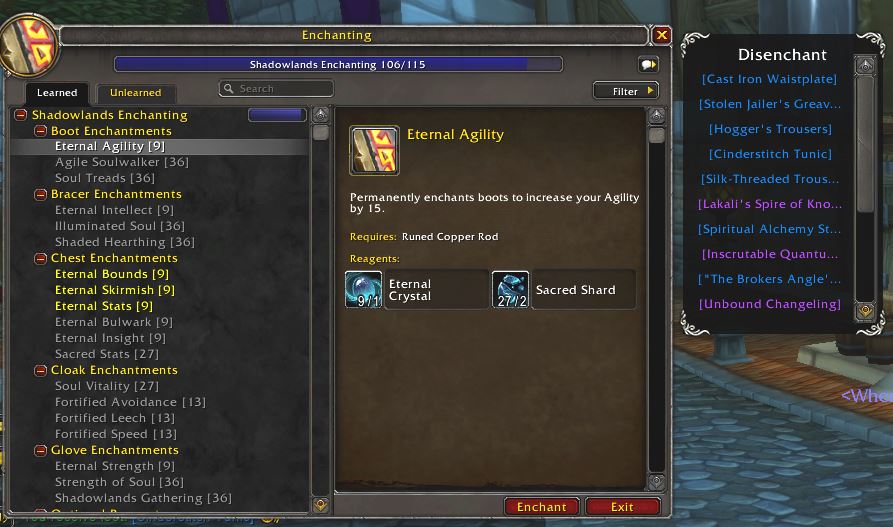Click the Sacred Shard reagent icon
The image size is (893, 527).
click(511, 289)
